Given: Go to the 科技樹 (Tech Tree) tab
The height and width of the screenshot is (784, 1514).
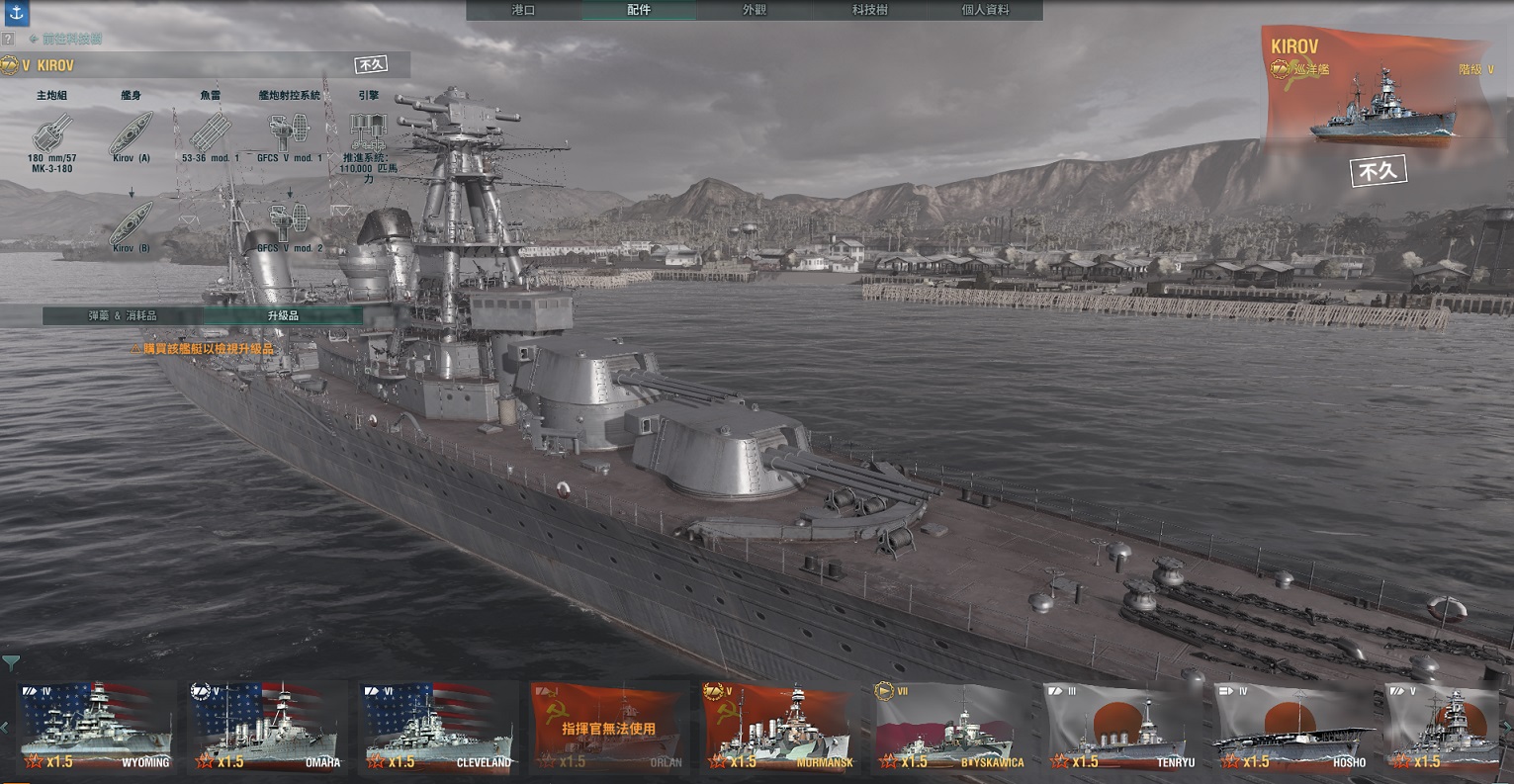Looking at the screenshot, I should [870, 10].
